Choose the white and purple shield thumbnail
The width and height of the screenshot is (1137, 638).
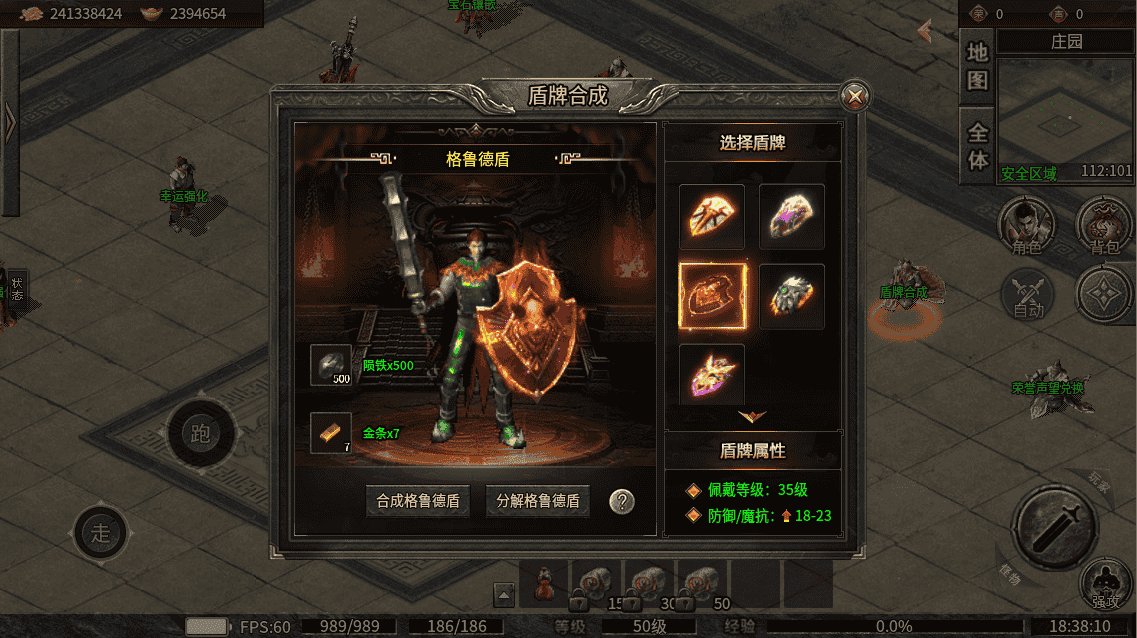791,217
